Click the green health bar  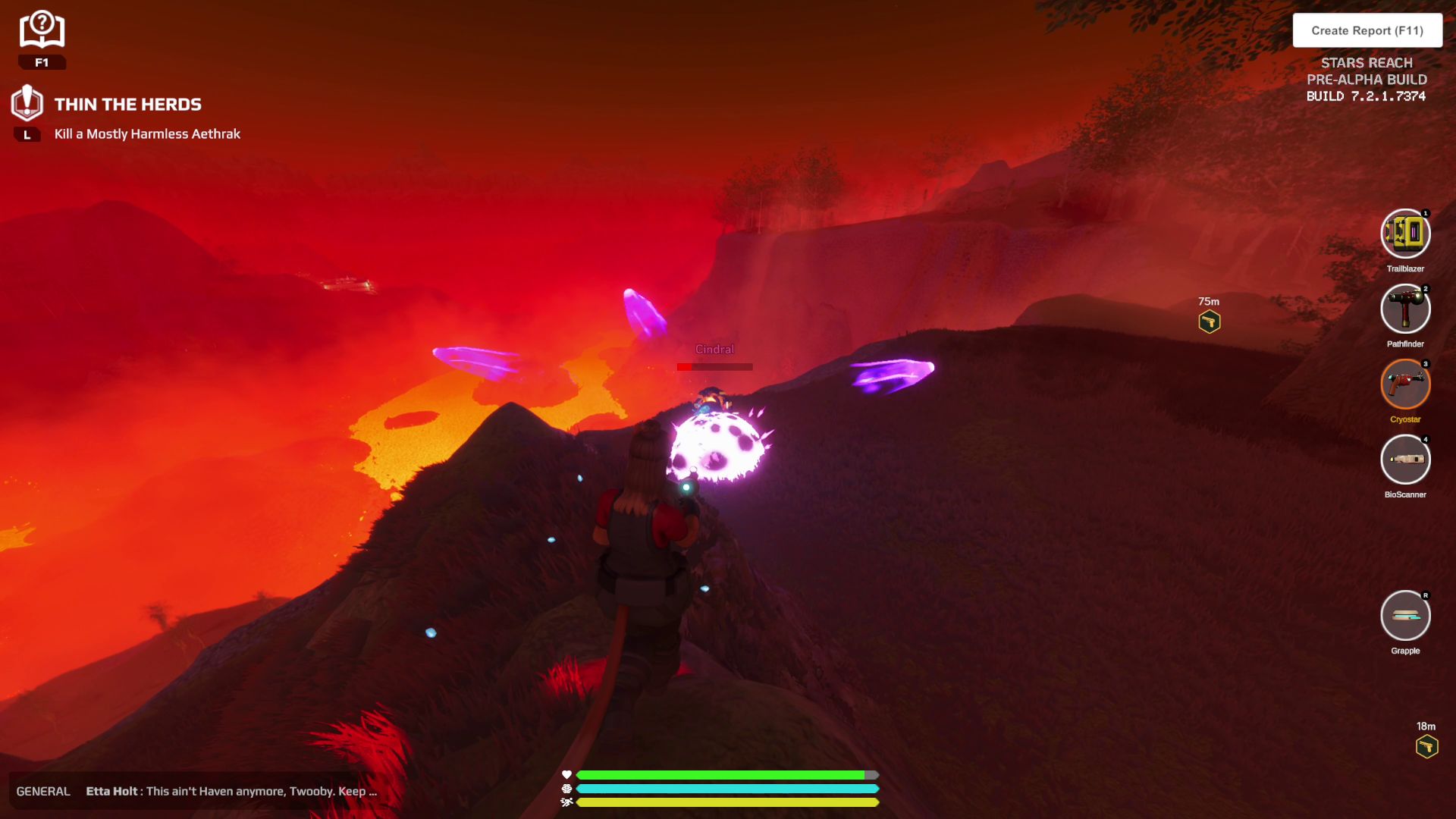click(x=720, y=775)
